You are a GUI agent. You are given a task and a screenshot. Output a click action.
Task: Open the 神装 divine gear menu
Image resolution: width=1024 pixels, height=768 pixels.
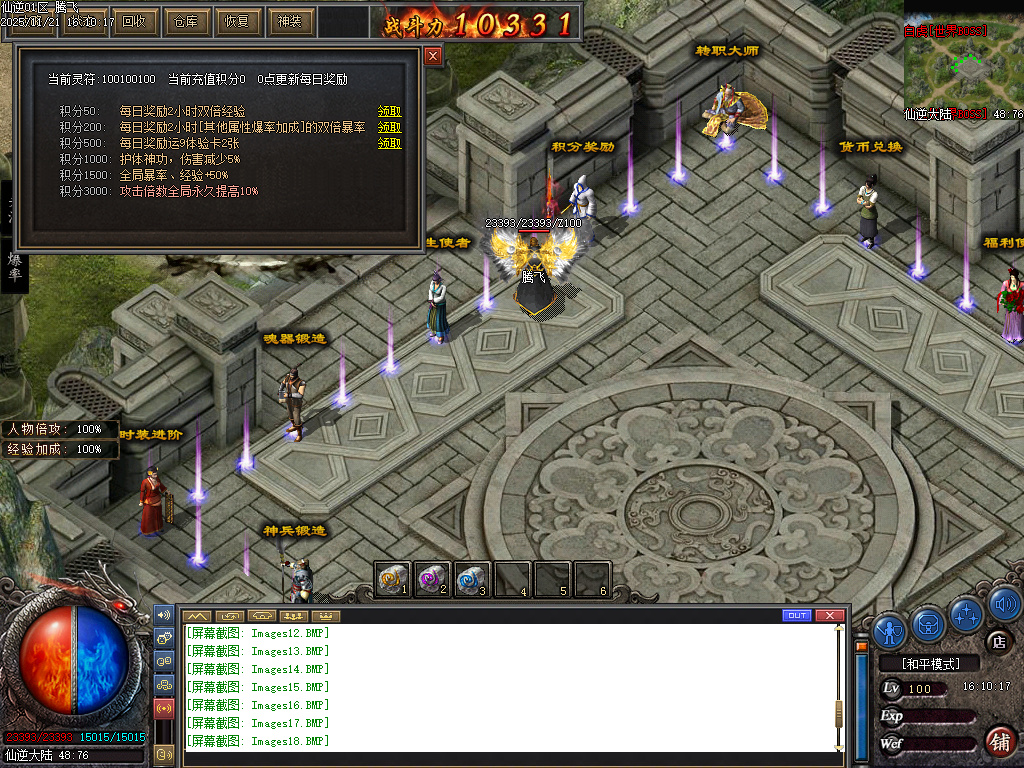[x=290, y=21]
